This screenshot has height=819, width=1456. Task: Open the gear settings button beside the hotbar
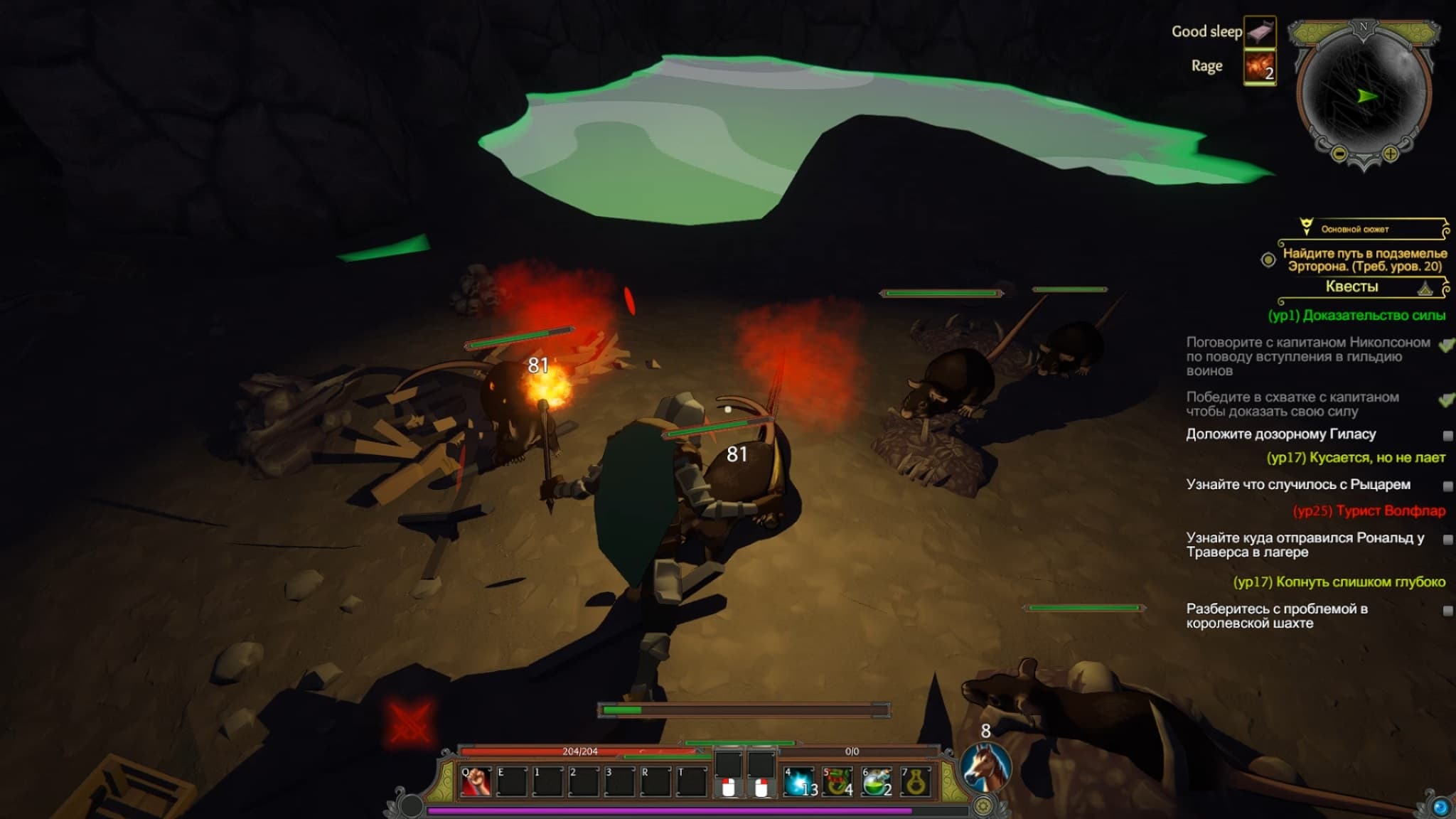coord(983,806)
